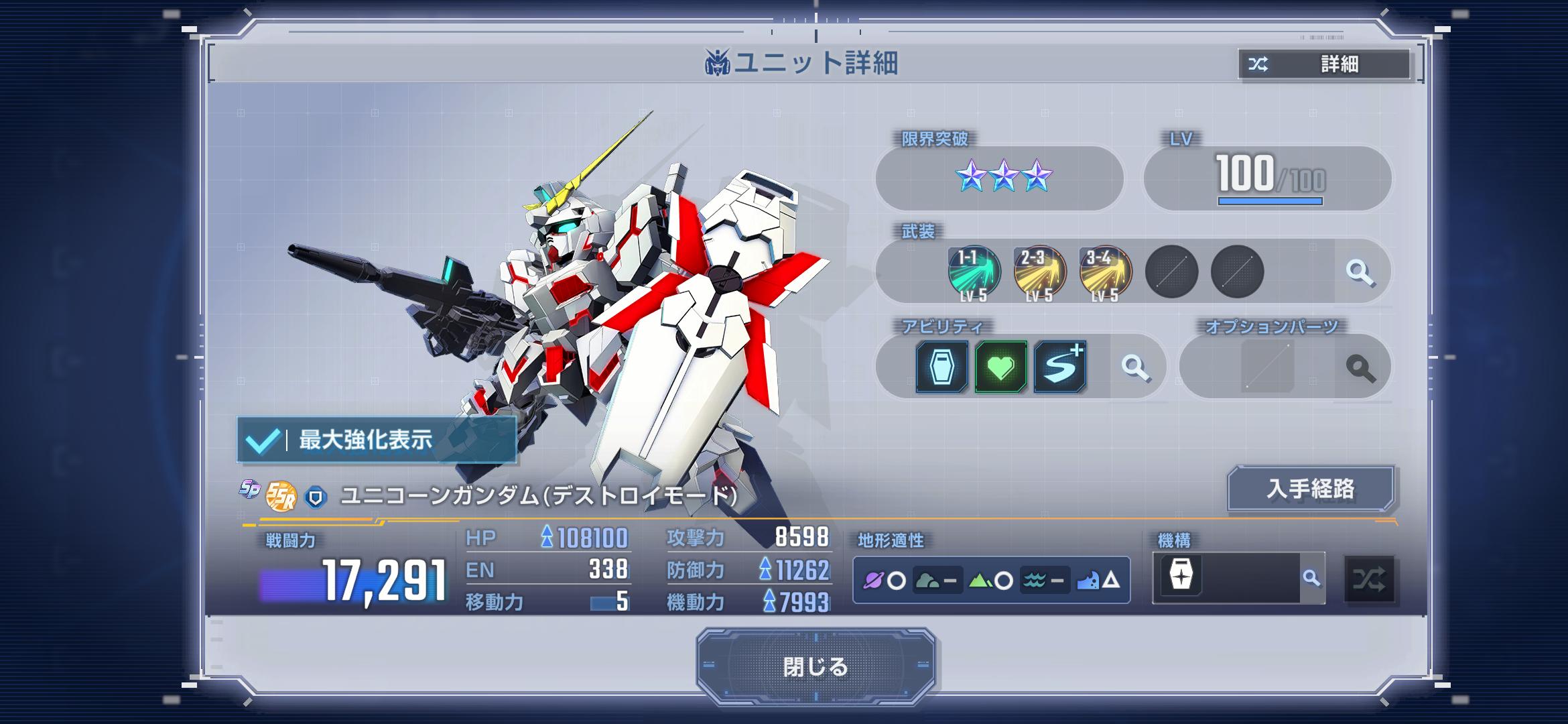Open ability details with the アビリティ magnifier
1568x724 pixels.
click(x=1135, y=367)
